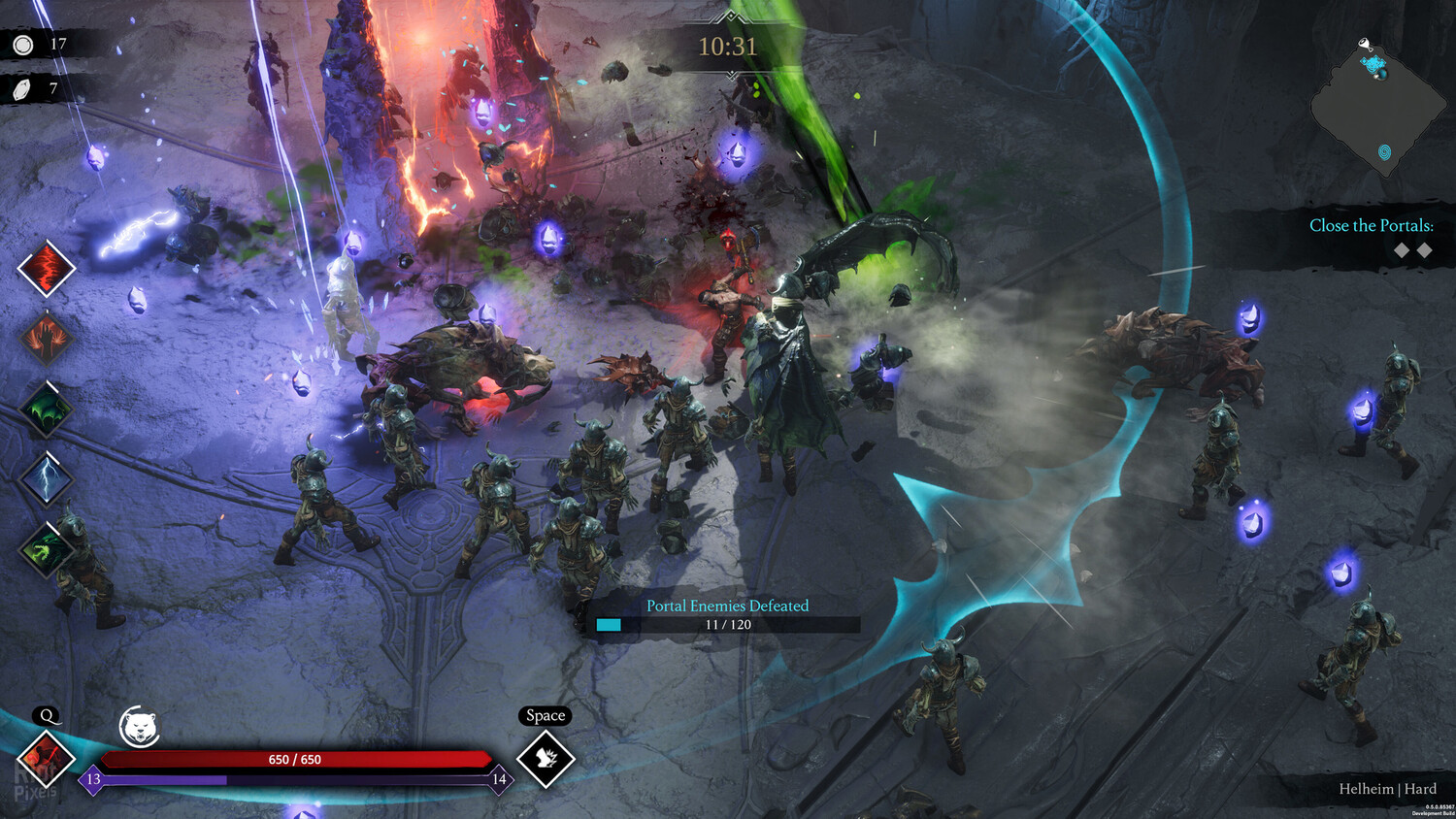1456x819 pixels.
Task: Choose the green winged creature ability icon
Action: [x=46, y=409]
